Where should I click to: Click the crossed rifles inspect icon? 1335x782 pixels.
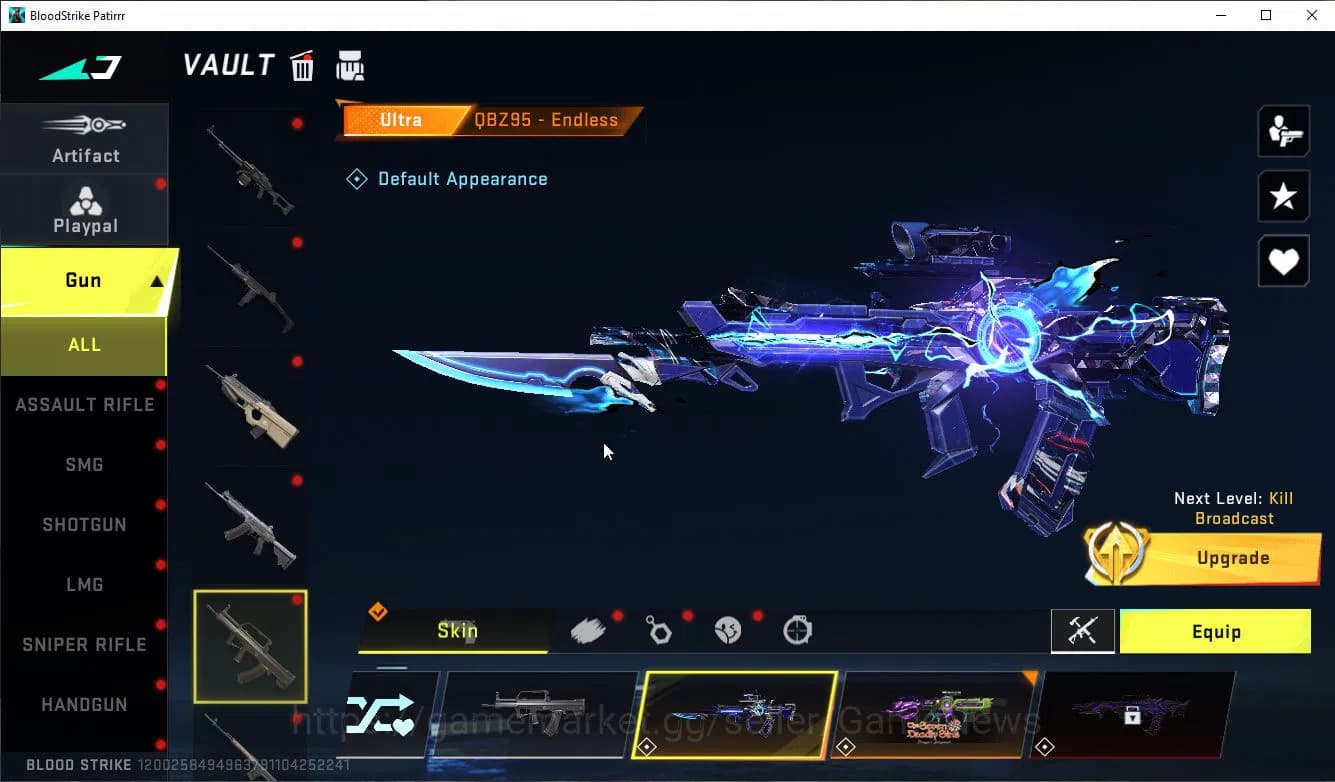pos(1083,631)
